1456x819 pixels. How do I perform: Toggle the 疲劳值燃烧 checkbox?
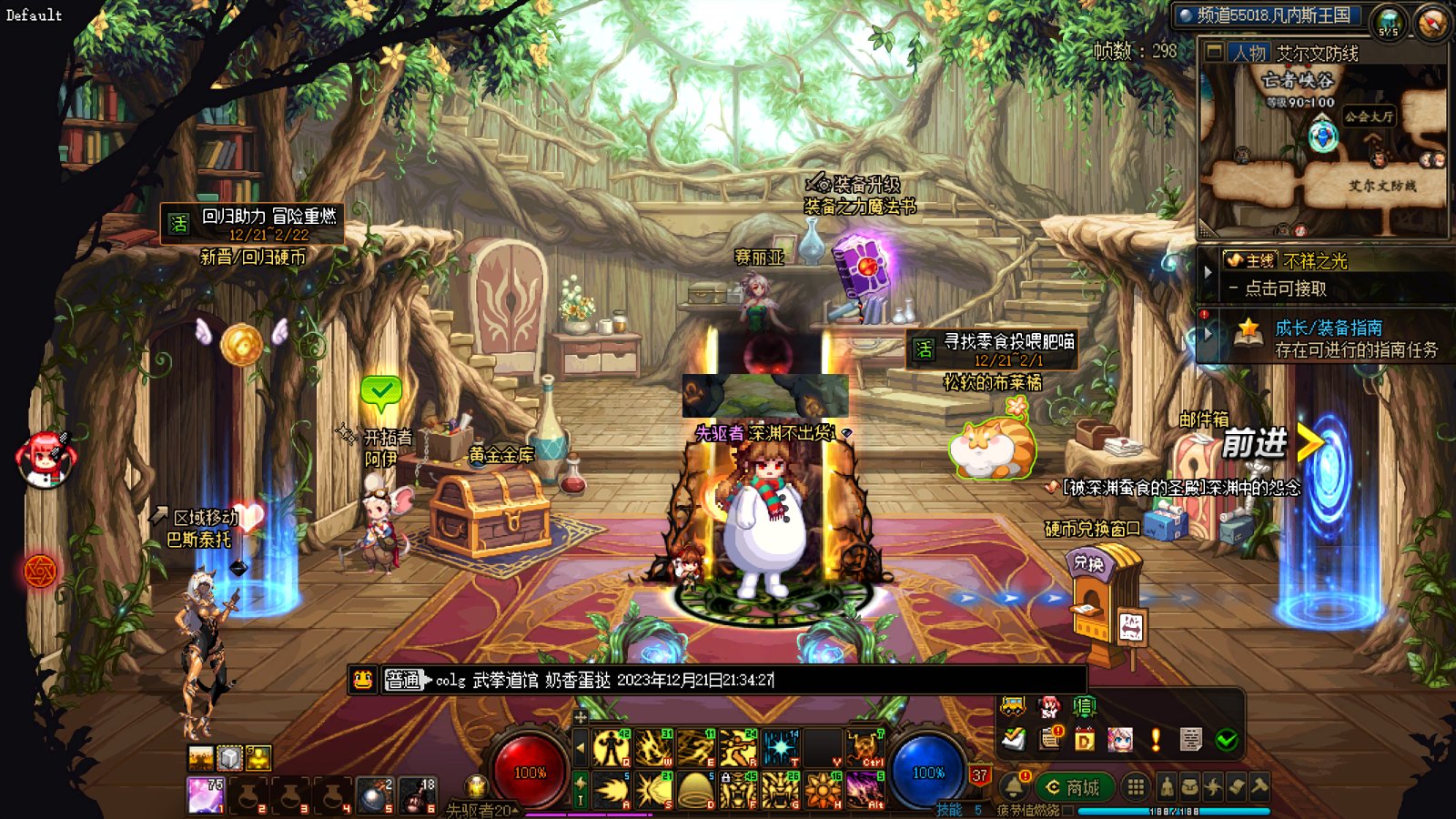click(1068, 810)
